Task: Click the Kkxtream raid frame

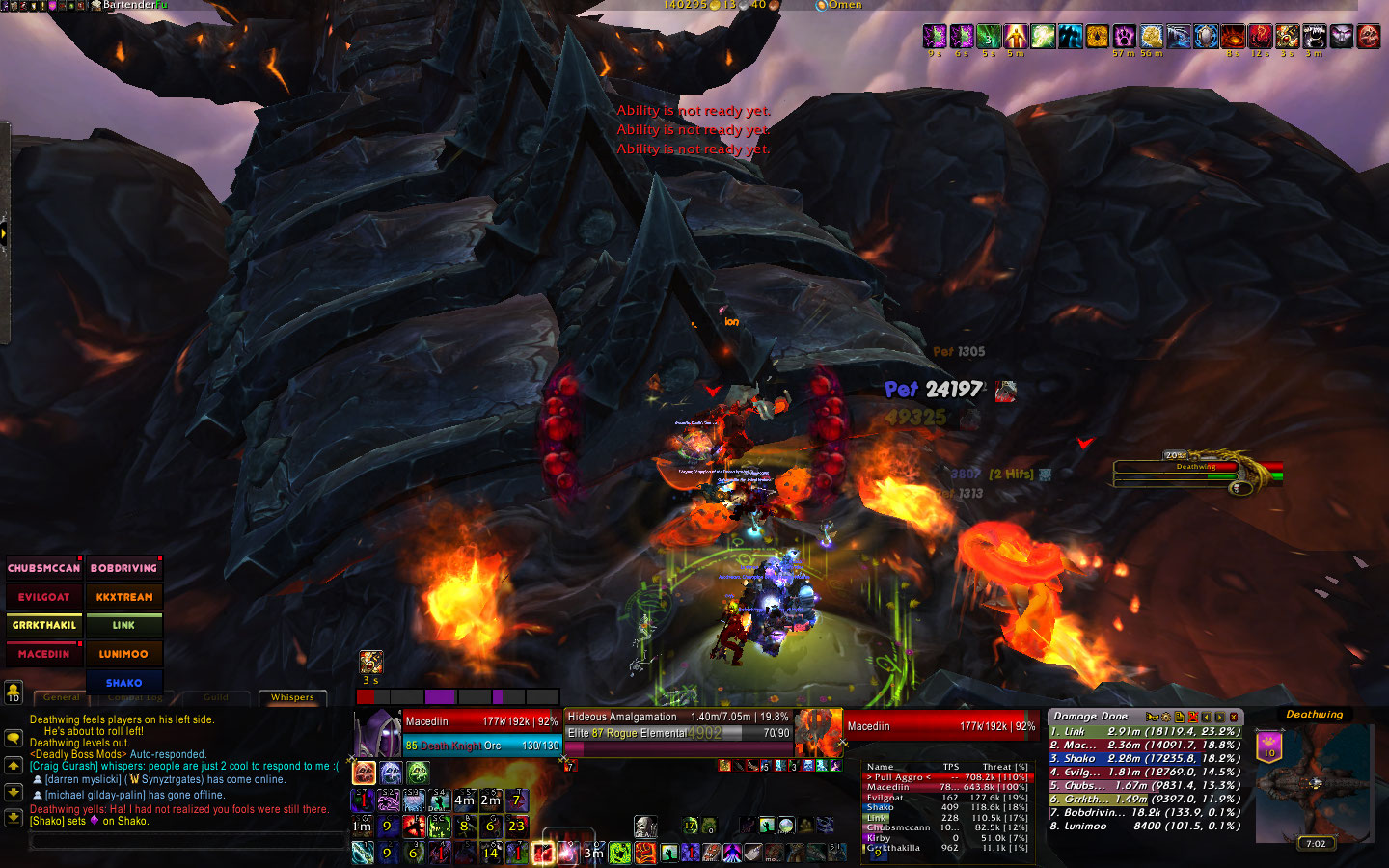Action: tap(123, 597)
